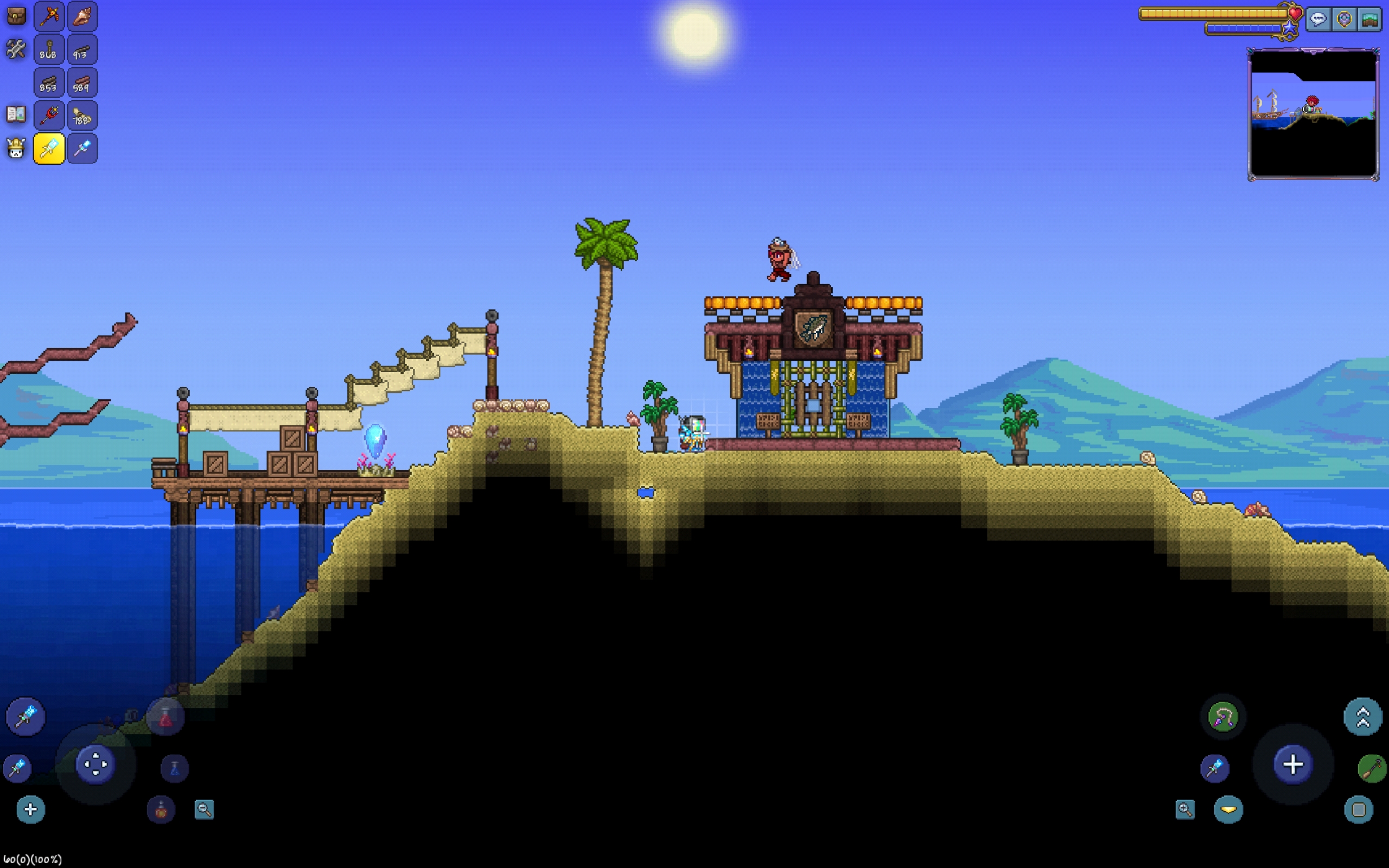Tap the double up-arrow jump button
Screen dimensions: 1389x868
(1362, 717)
